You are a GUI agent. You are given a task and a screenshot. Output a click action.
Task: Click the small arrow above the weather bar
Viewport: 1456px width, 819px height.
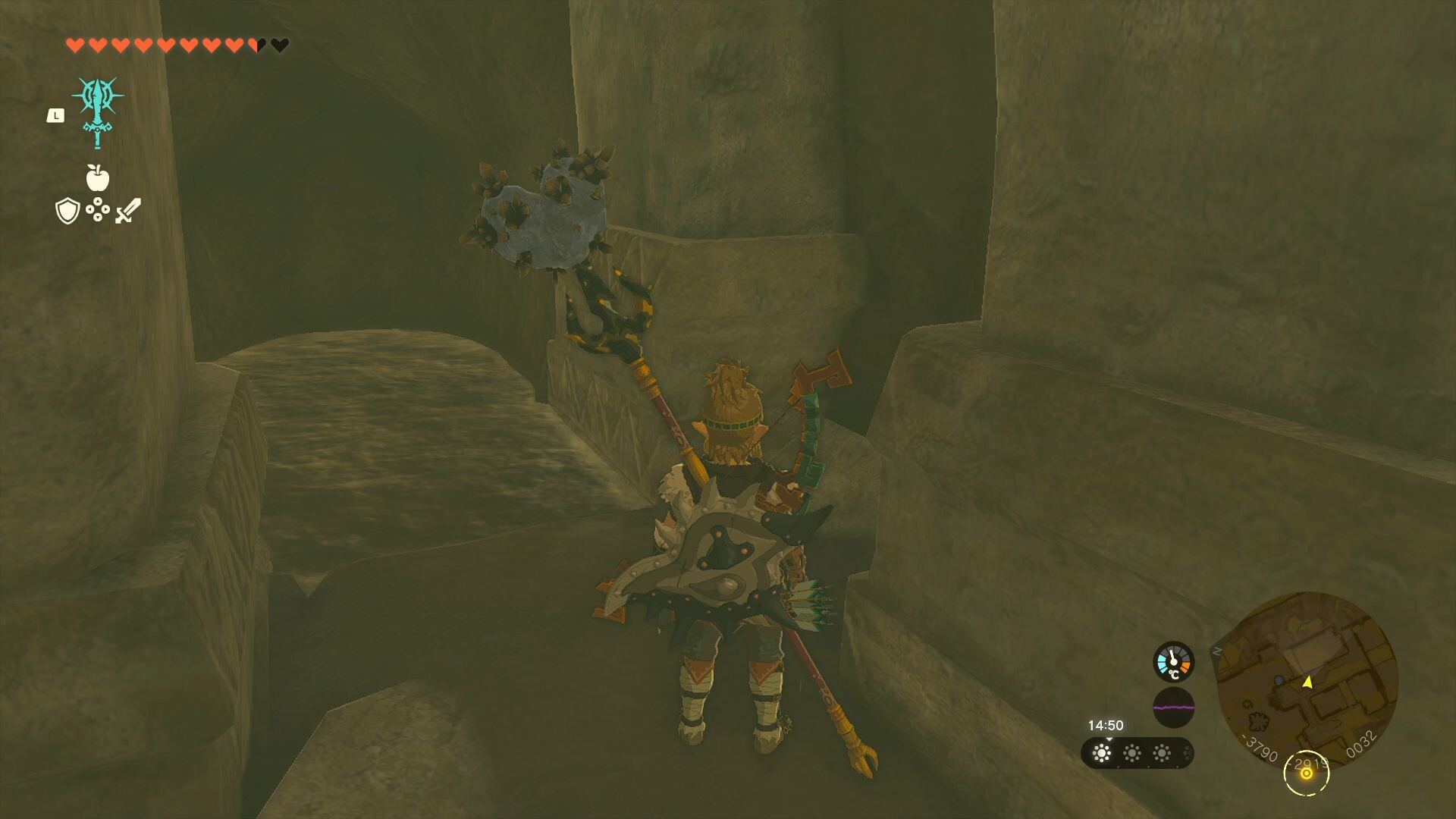click(x=1109, y=740)
